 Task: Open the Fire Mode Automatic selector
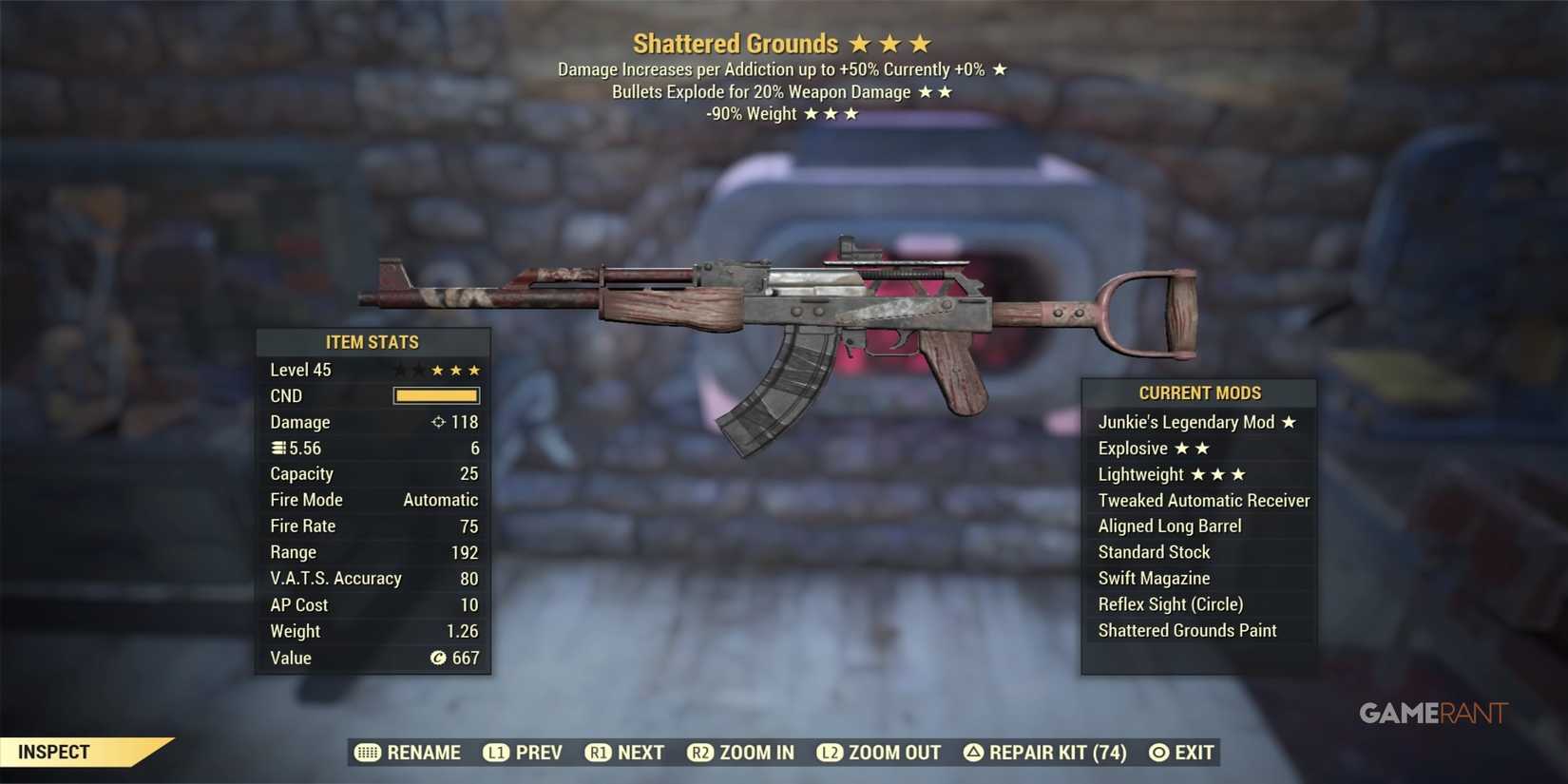pos(441,499)
